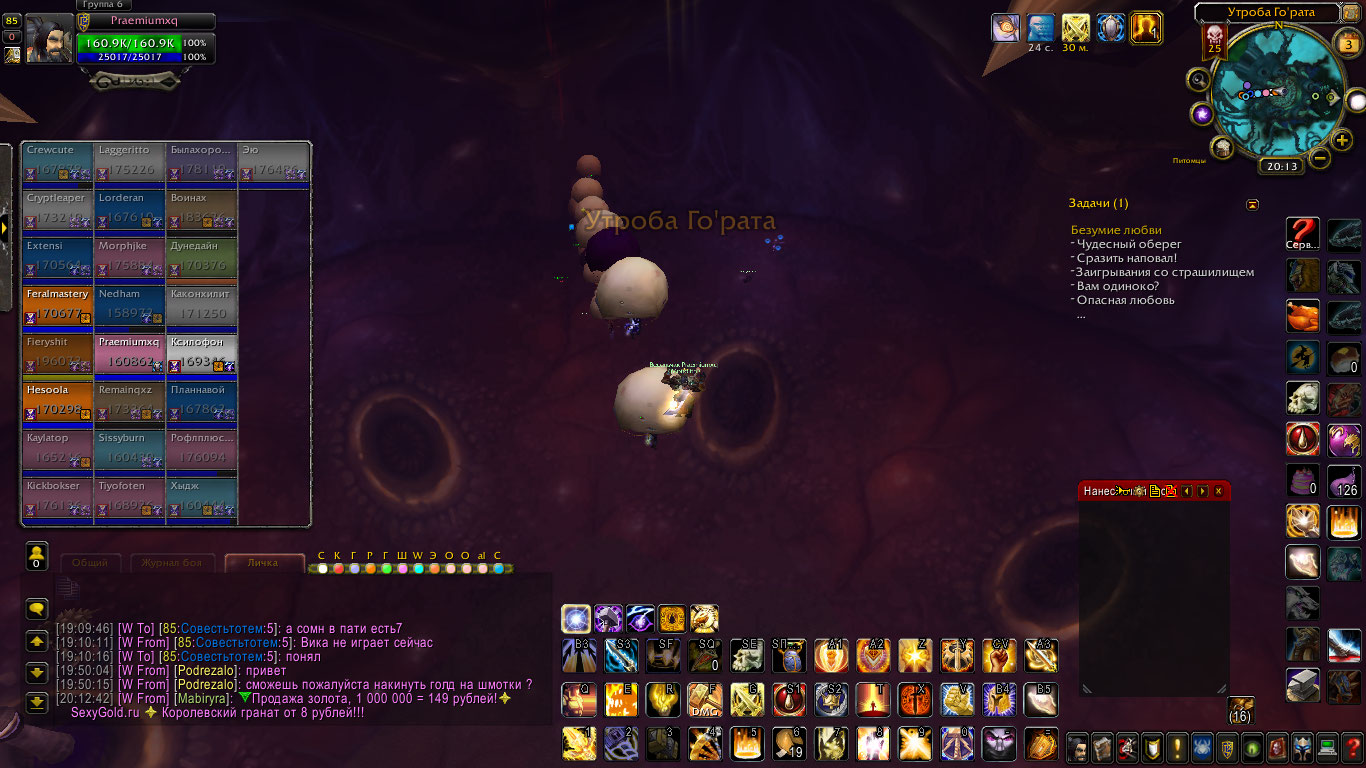
Task: Activate the skull ability bound to SE
Action: pyautogui.click(x=746, y=656)
